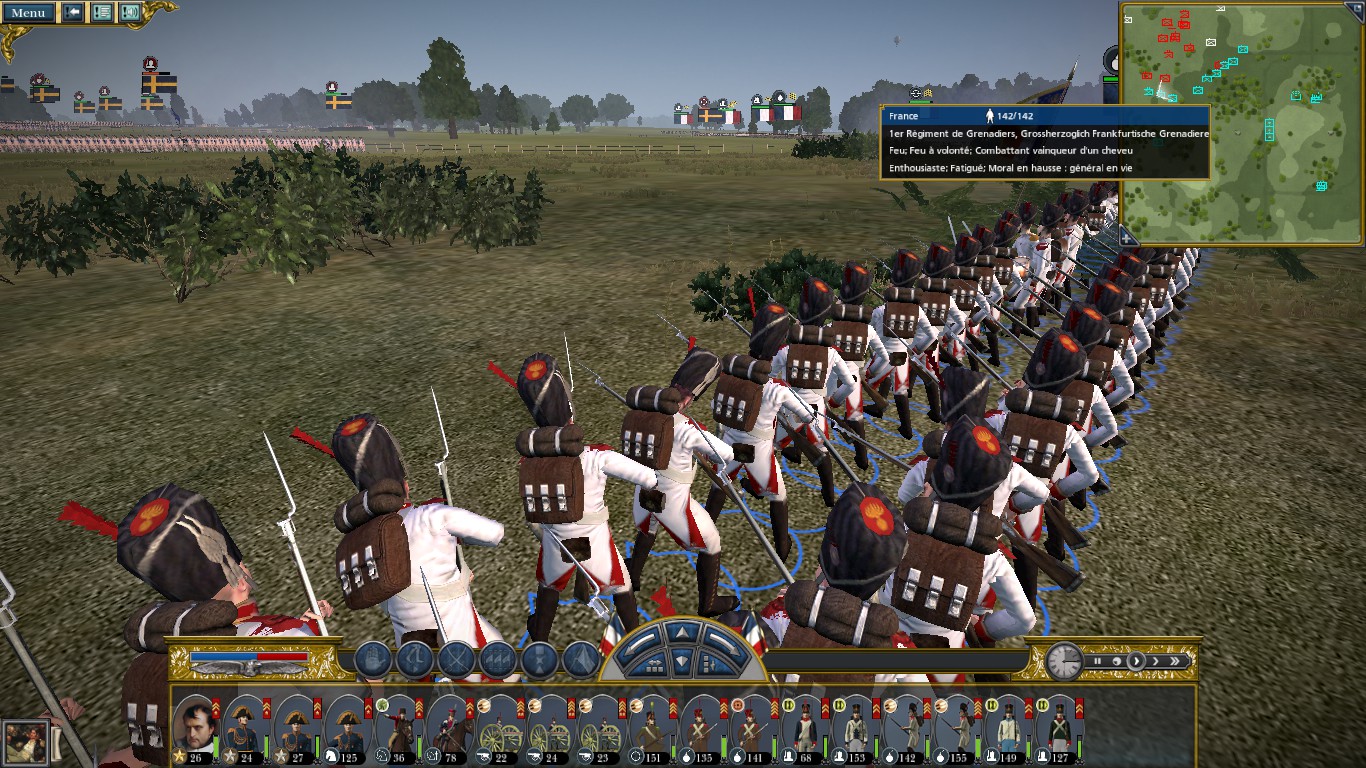1366x768 pixels.
Task: Set battle speed to normal play
Action: pos(1135,661)
